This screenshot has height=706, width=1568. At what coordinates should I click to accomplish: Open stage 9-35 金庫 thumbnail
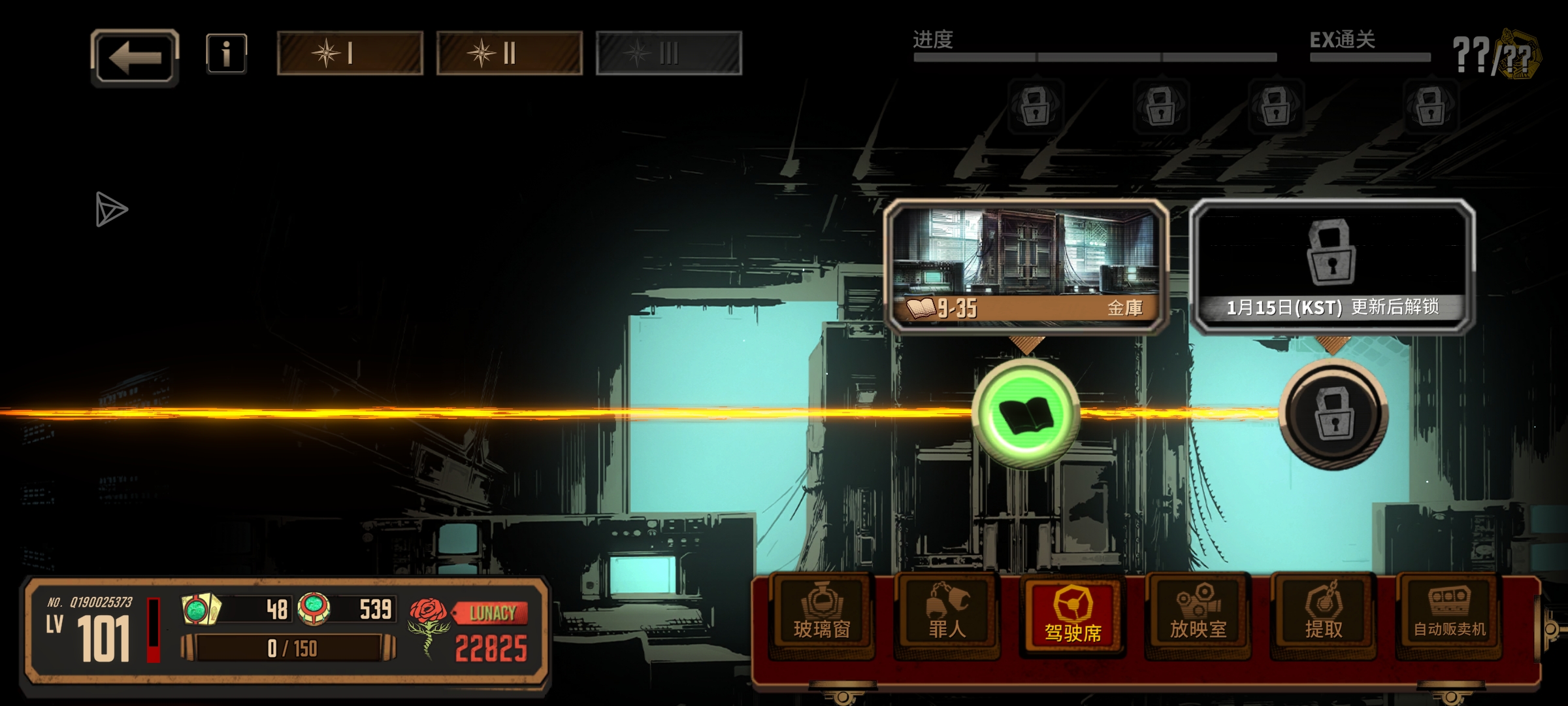pos(1026,266)
